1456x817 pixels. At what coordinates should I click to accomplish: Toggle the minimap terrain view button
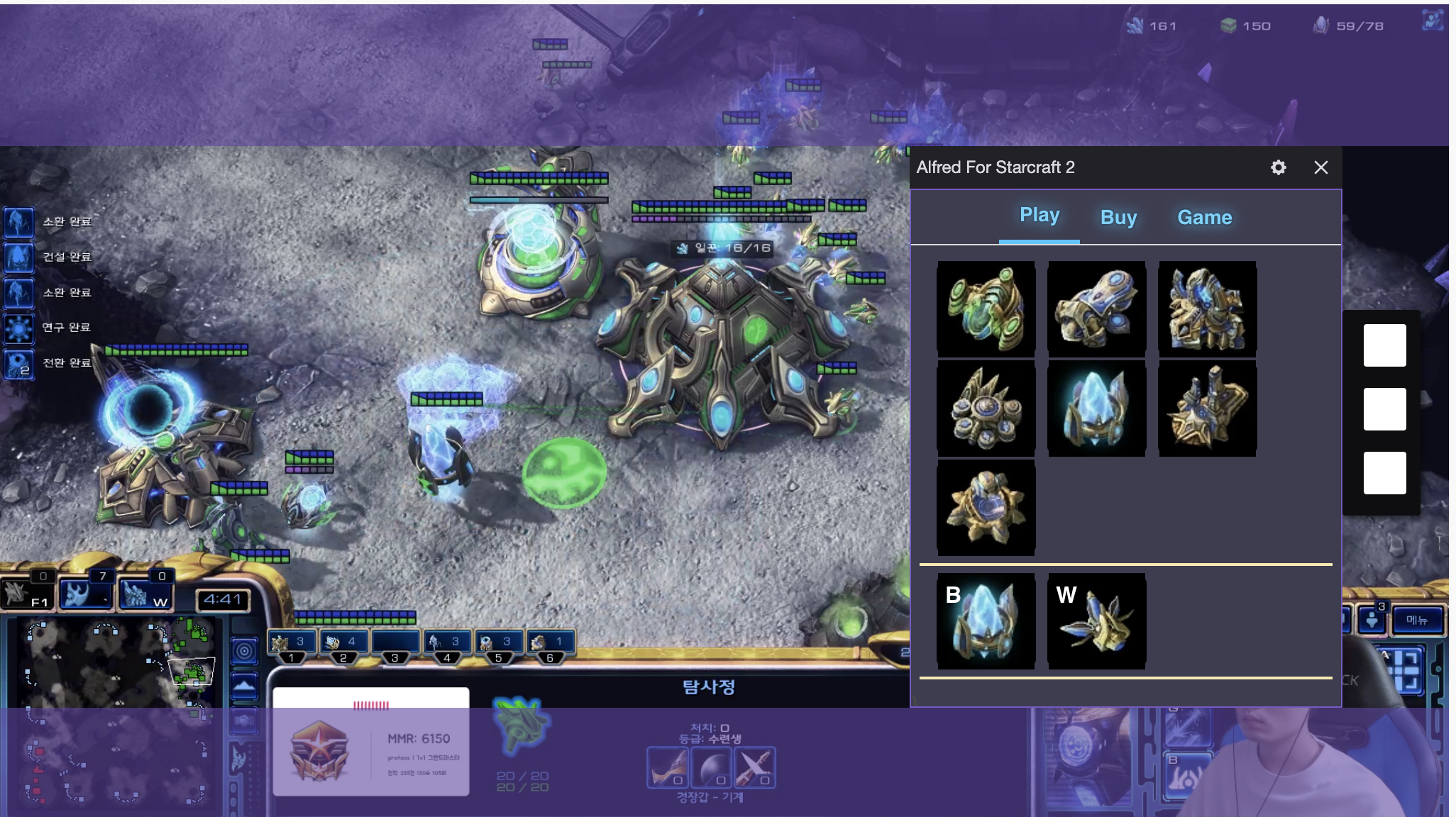click(x=244, y=687)
